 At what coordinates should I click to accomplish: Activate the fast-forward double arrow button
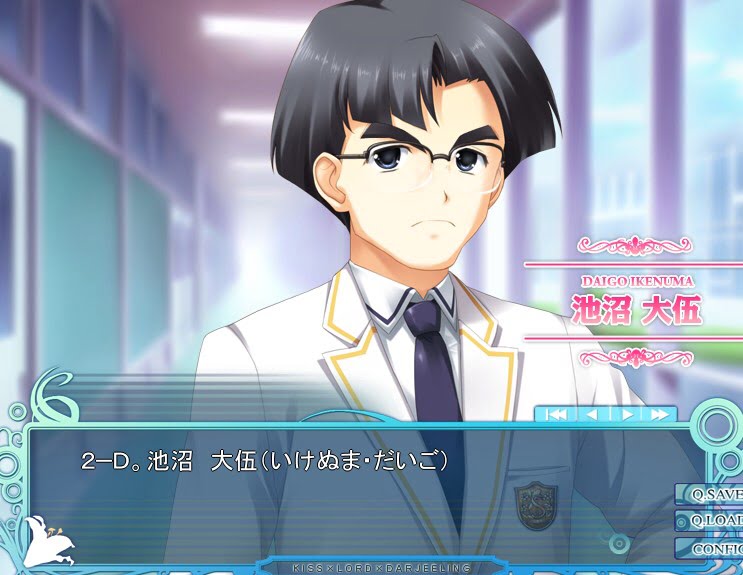coord(659,414)
